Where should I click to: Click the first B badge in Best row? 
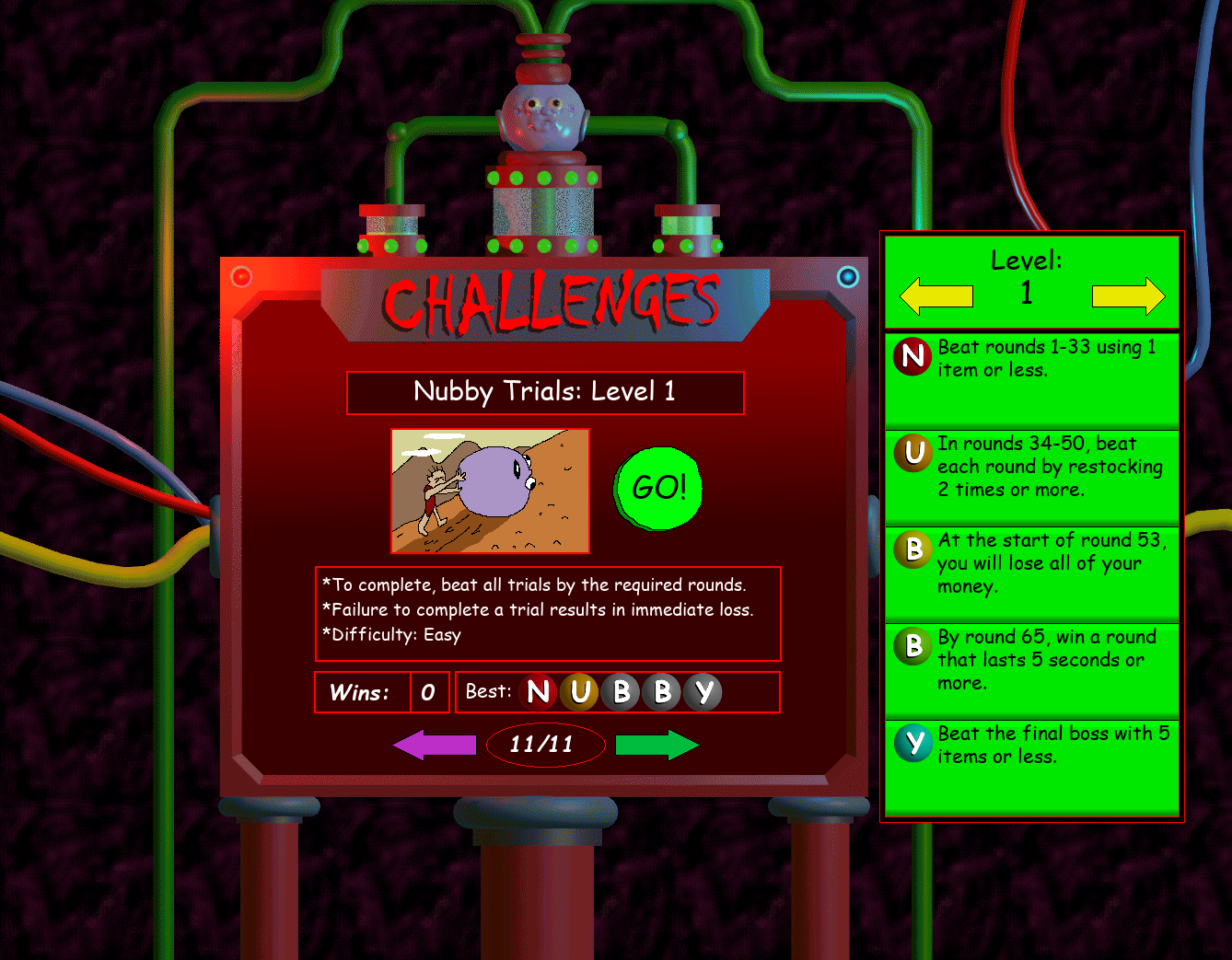point(622,692)
